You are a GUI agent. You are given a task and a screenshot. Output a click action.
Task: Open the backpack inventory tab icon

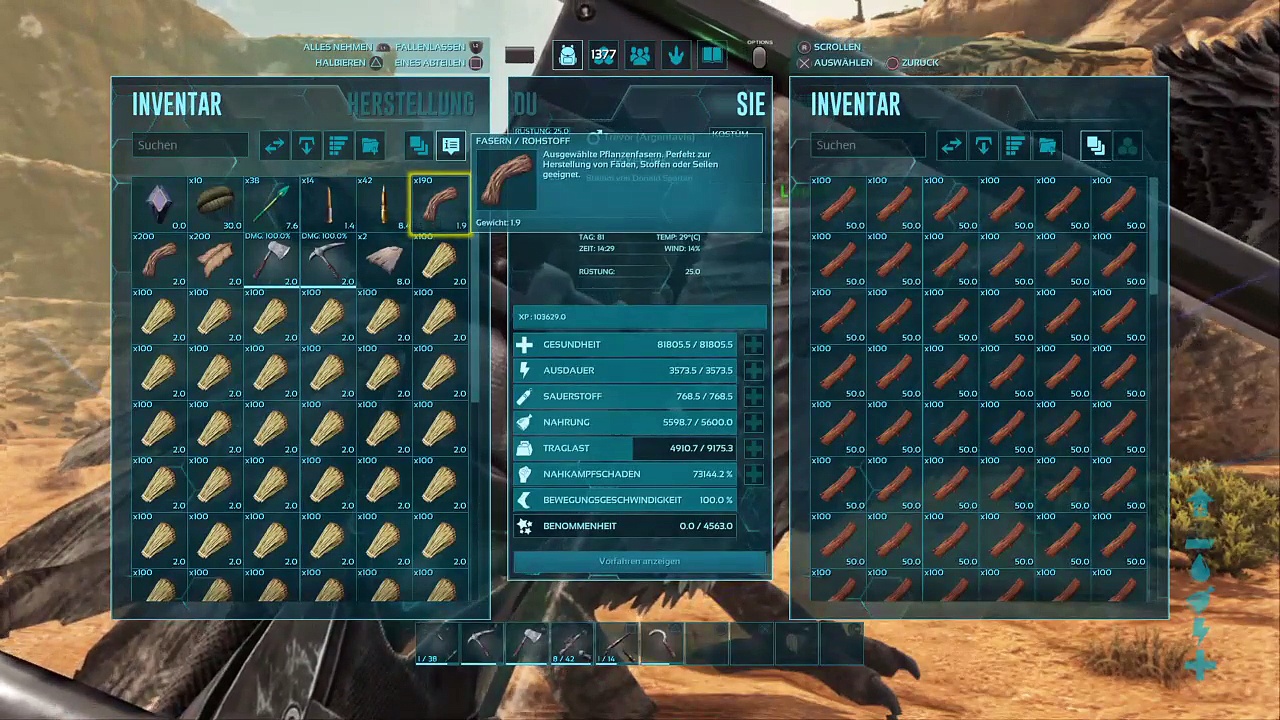click(568, 56)
